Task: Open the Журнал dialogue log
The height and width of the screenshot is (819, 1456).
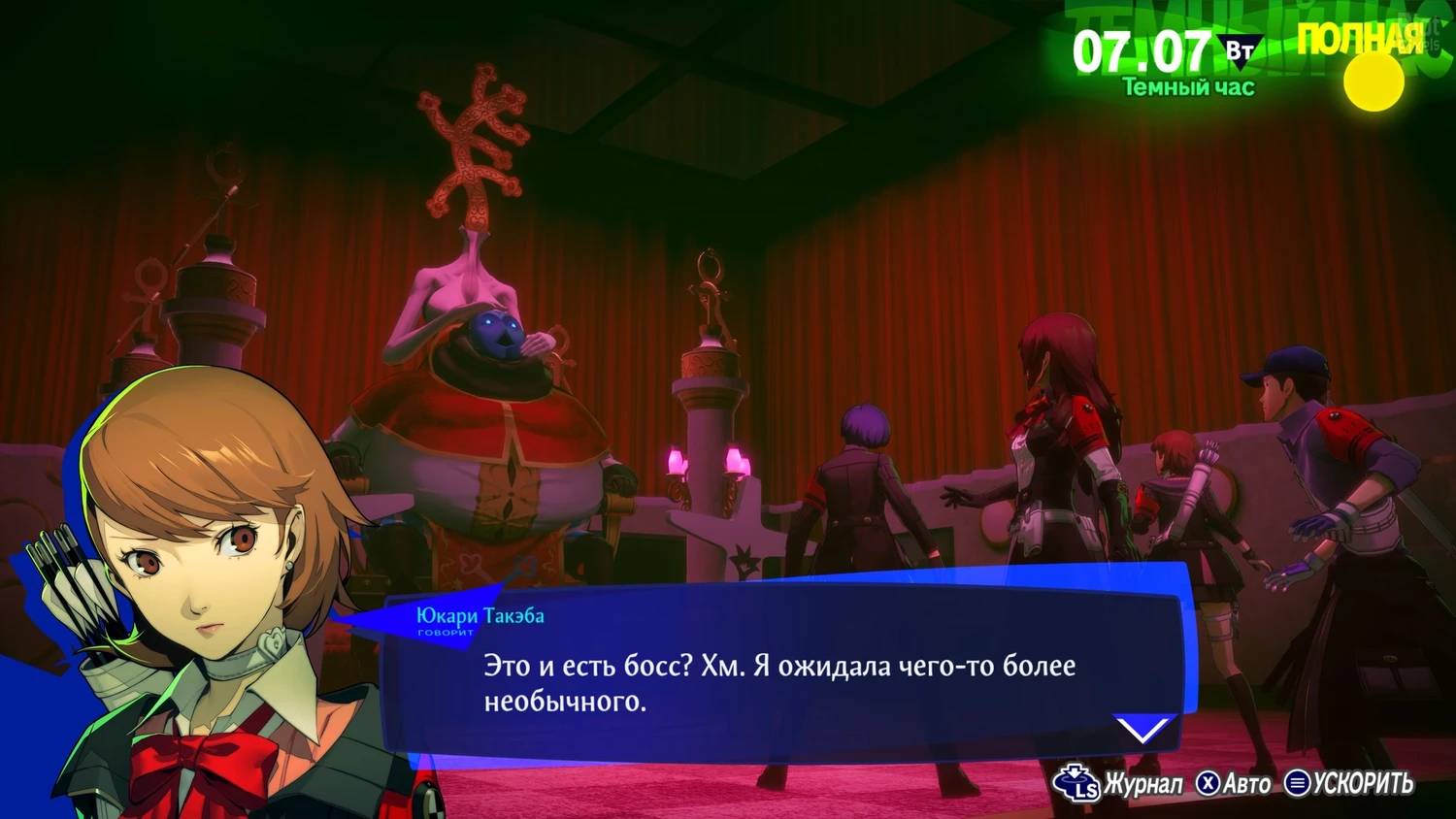Action: click(1121, 783)
